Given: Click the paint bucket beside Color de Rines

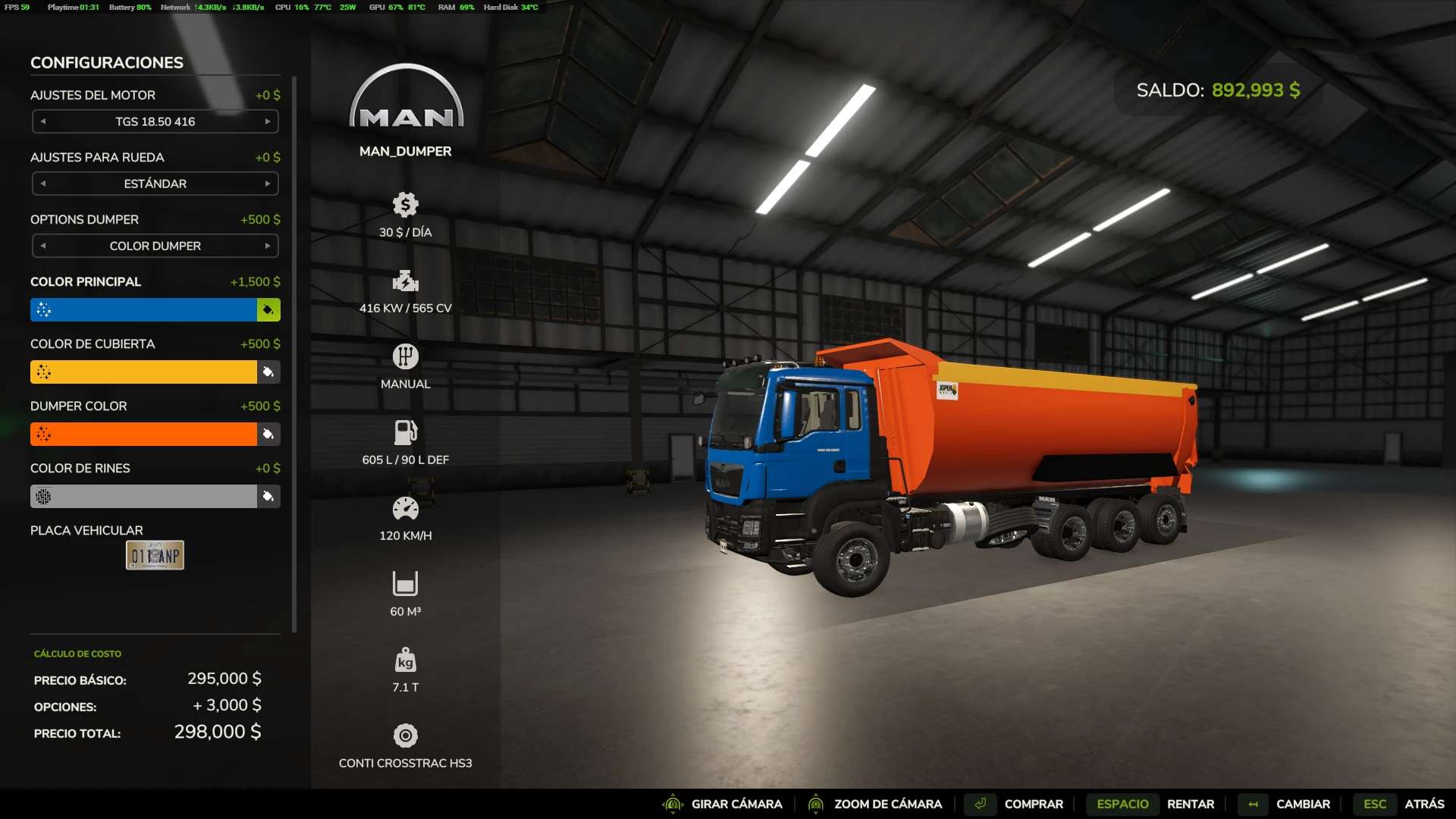Looking at the screenshot, I should [268, 496].
